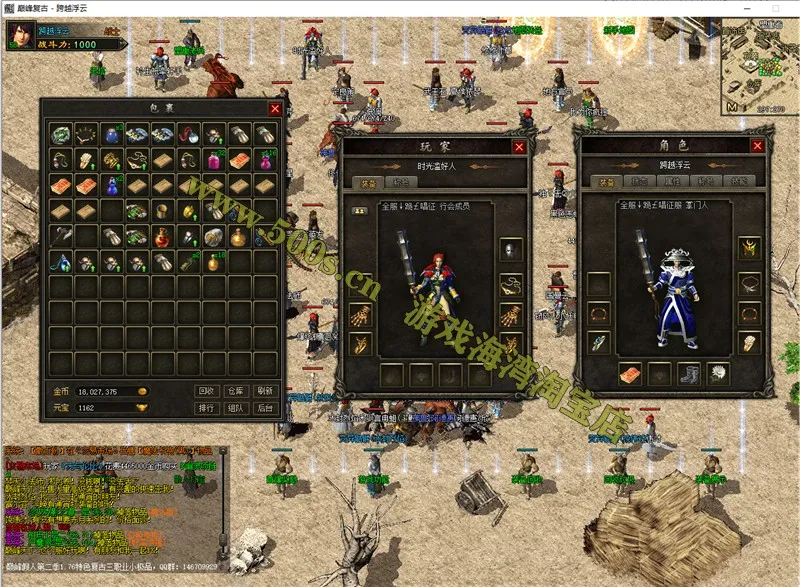Open the 组队 team panel
Screen dimensions: 800x587
[x=236, y=408]
